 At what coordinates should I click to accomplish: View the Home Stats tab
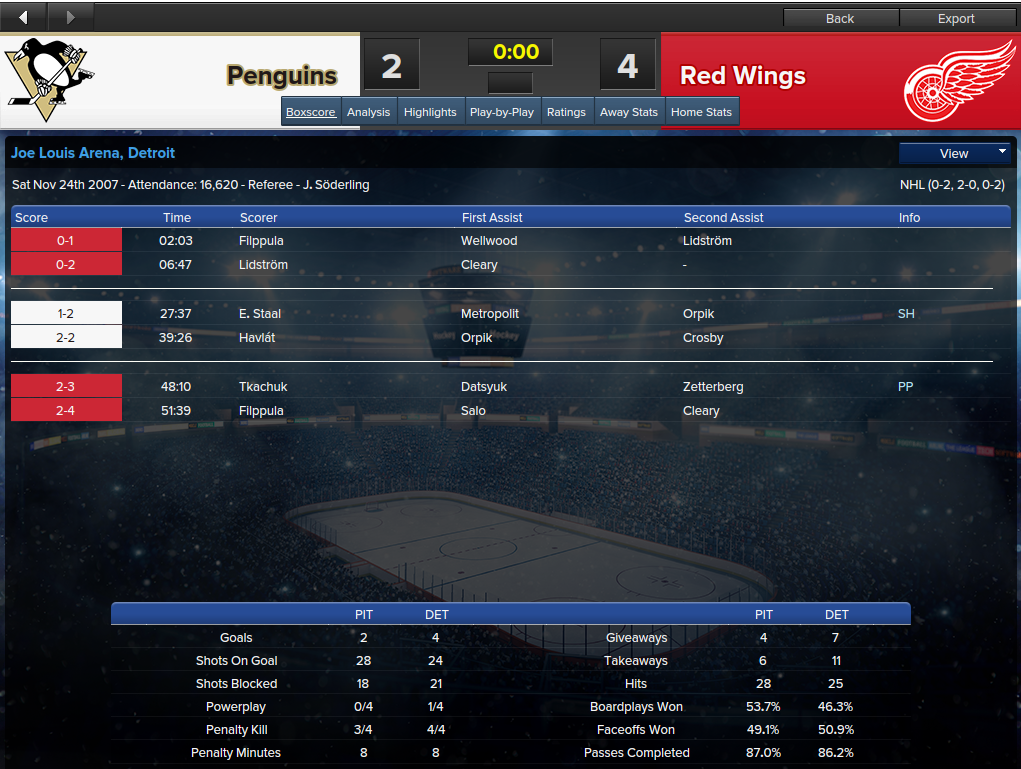click(x=701, y=112)
